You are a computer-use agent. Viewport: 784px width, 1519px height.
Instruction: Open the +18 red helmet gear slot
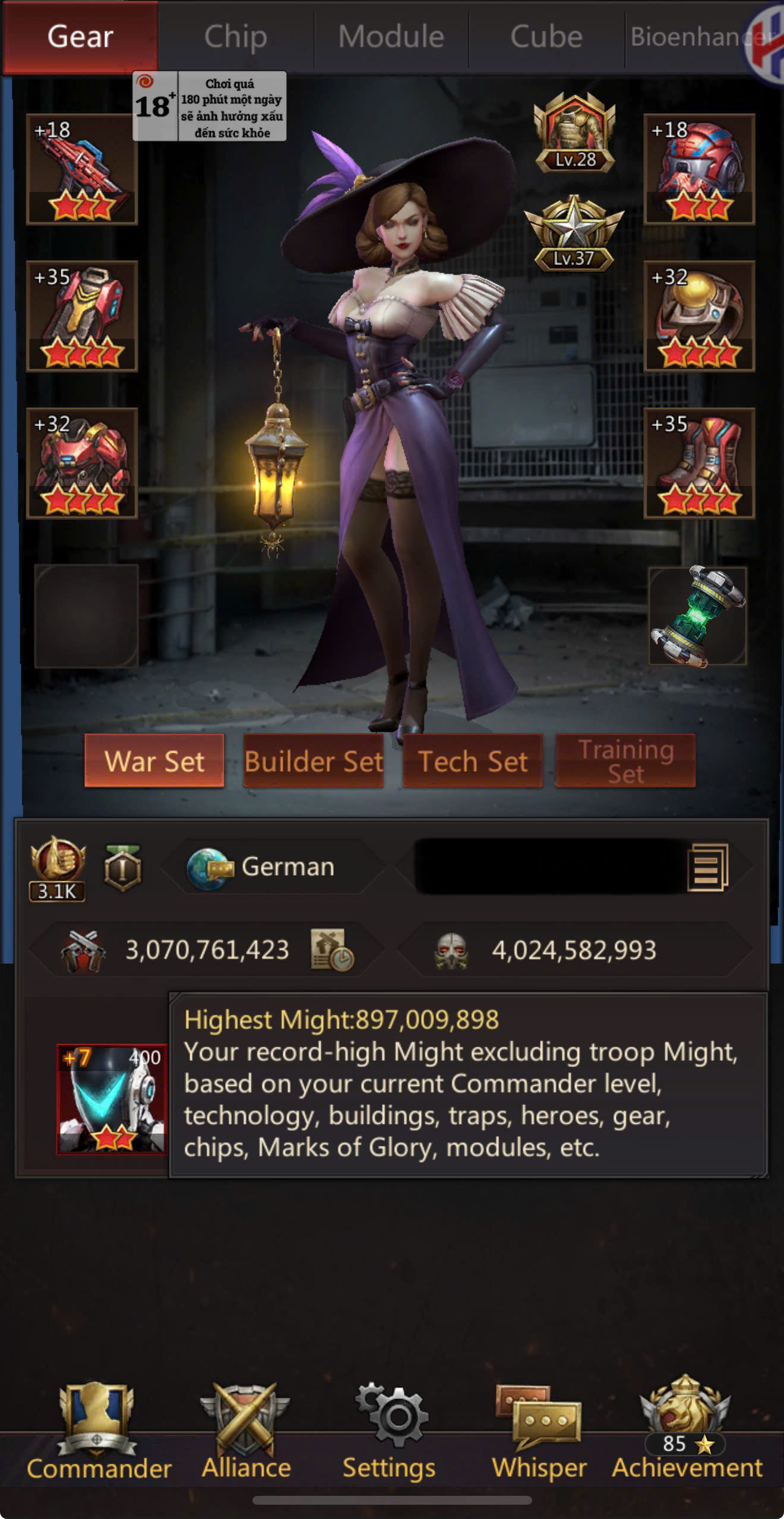699,169
